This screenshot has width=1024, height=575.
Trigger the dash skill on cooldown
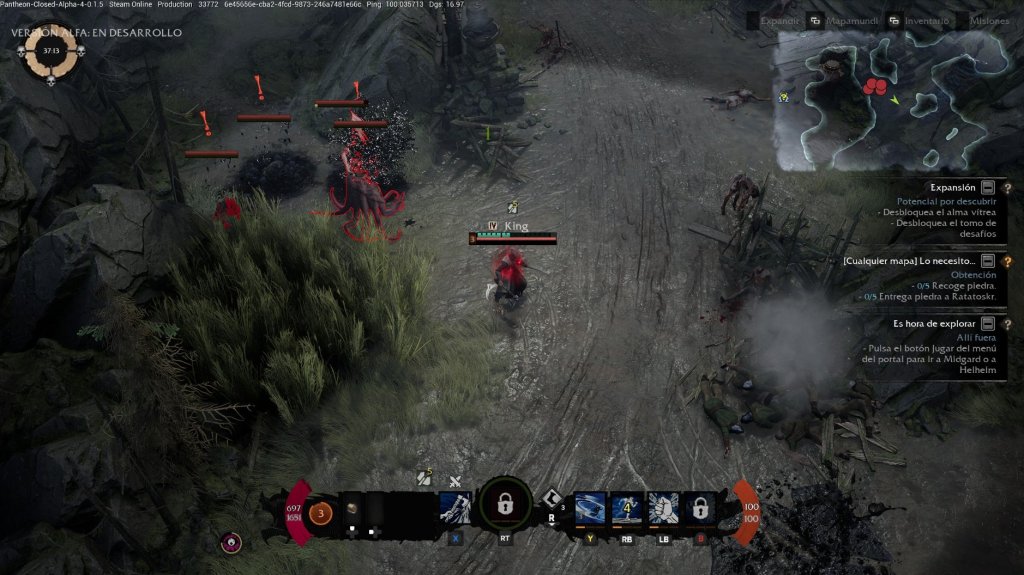pos(626,507)
